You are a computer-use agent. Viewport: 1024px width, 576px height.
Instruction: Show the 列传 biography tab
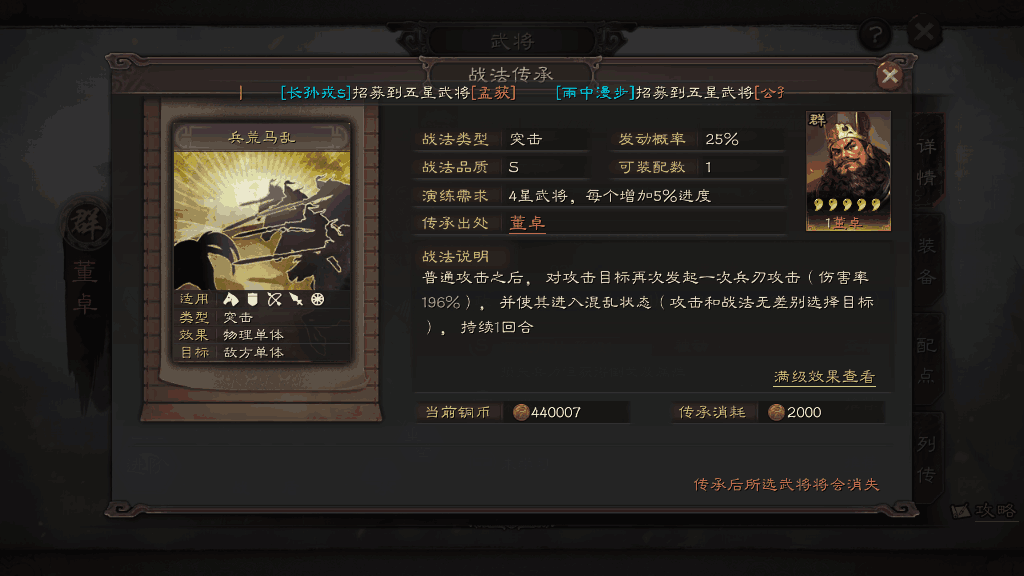point(927,455)
